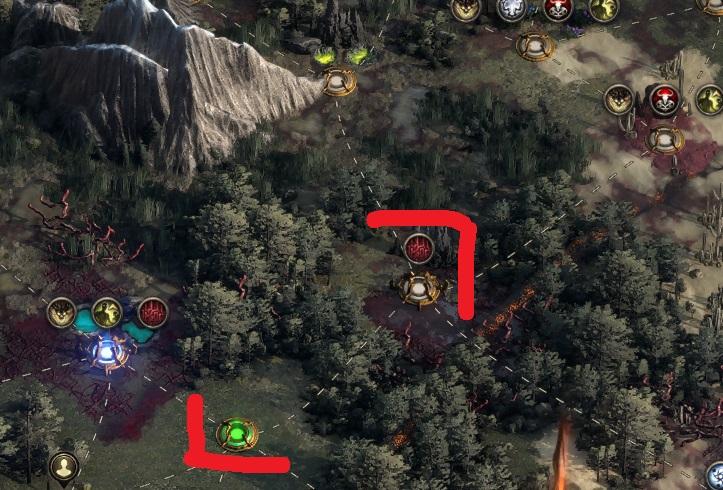This screenshot has height=490, width=723.
Task: Select the blue glowing map node
Action: (x=106, y=352)
